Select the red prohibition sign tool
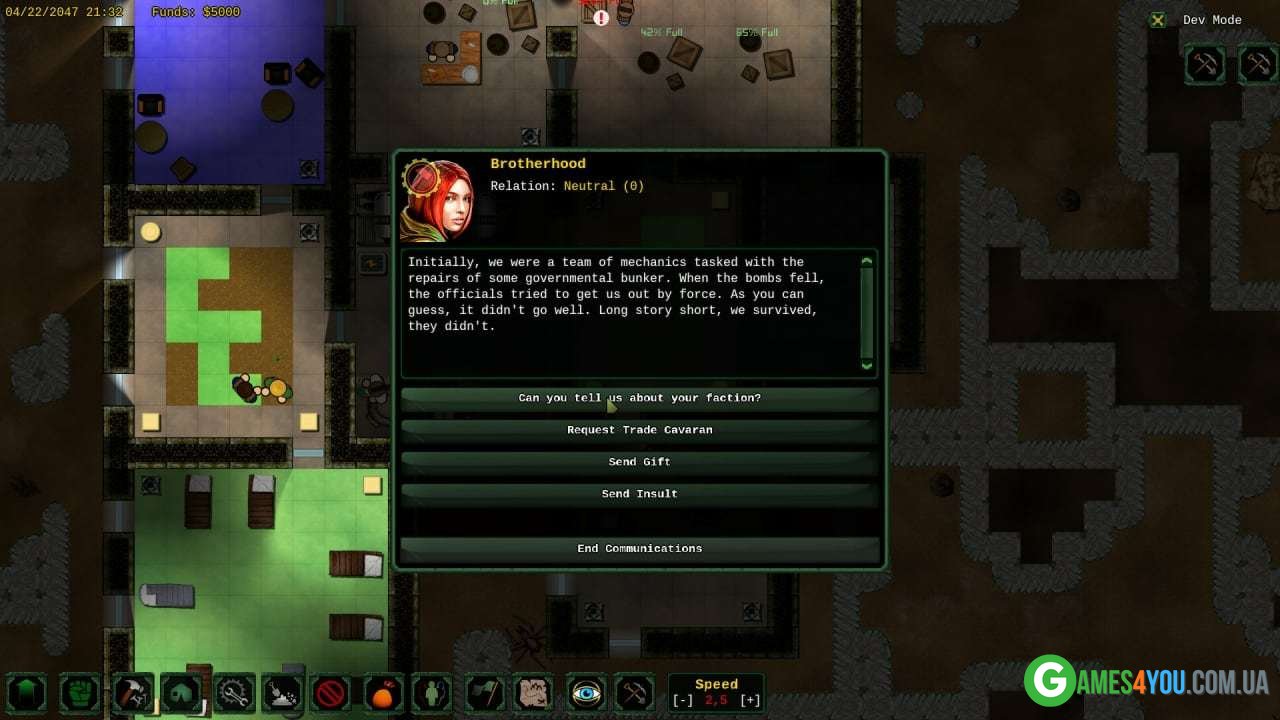Screen dimensions: 1280x720 coord(330,692)
